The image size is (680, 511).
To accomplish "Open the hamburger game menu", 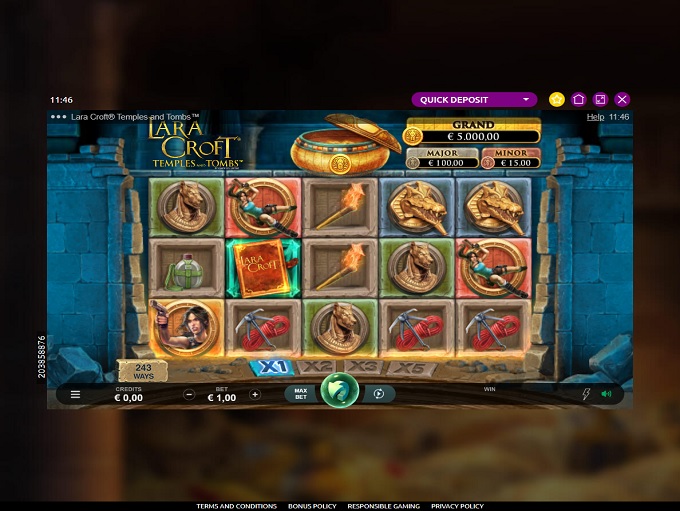I will coord(75,395).
